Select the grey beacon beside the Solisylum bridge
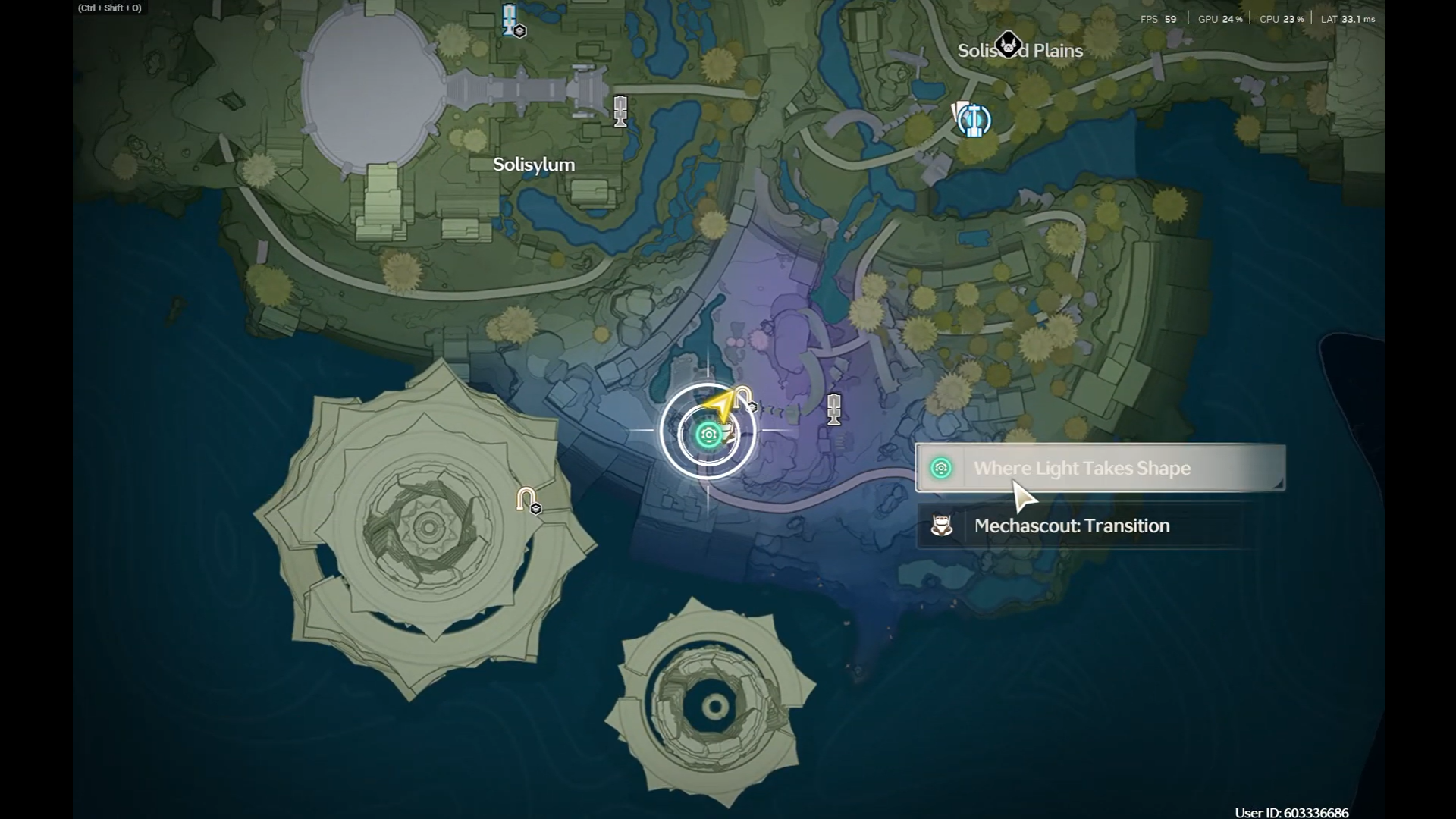1456x819 pixels. click(620, 111)
